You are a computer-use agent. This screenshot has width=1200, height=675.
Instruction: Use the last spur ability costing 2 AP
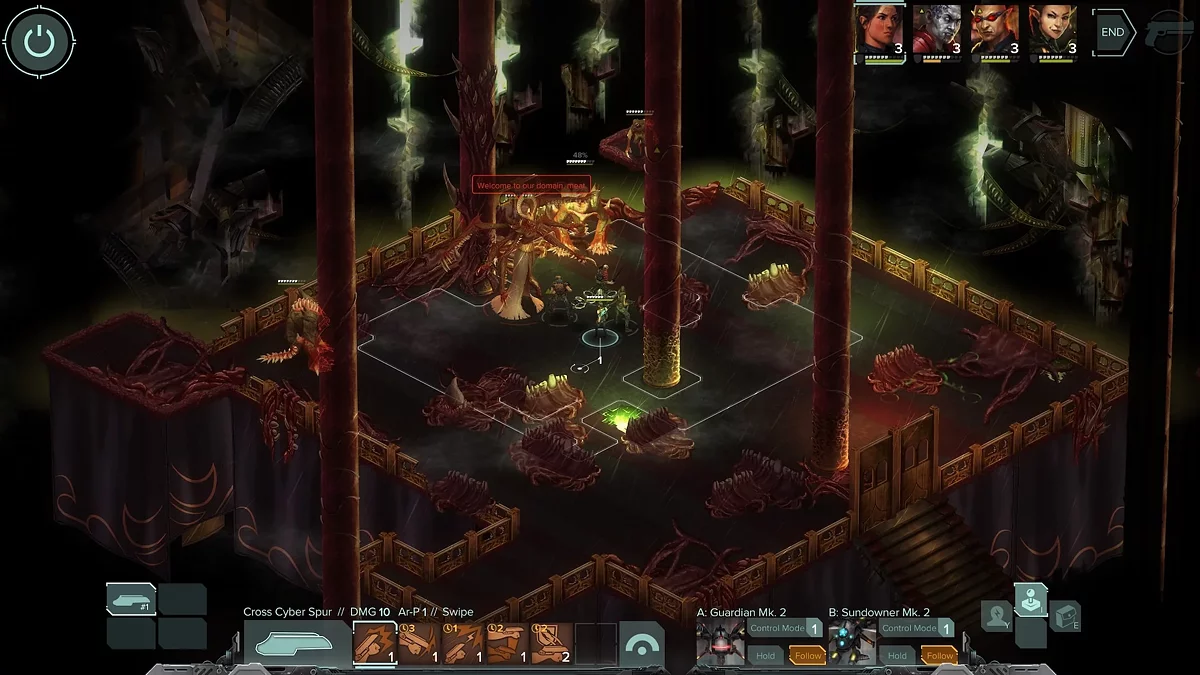pyautogui.click(x=552, y=644)
